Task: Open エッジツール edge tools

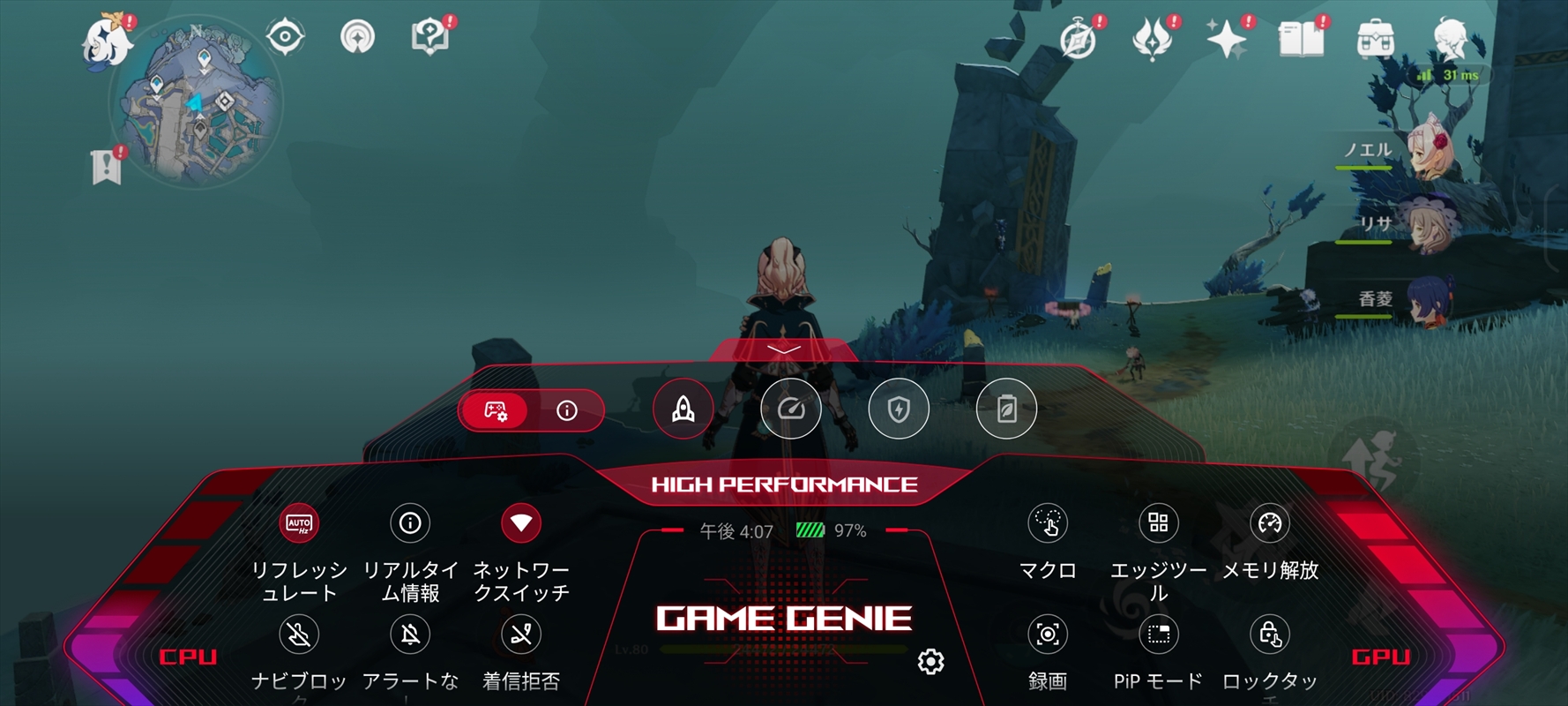Action: coord(1159,523)
